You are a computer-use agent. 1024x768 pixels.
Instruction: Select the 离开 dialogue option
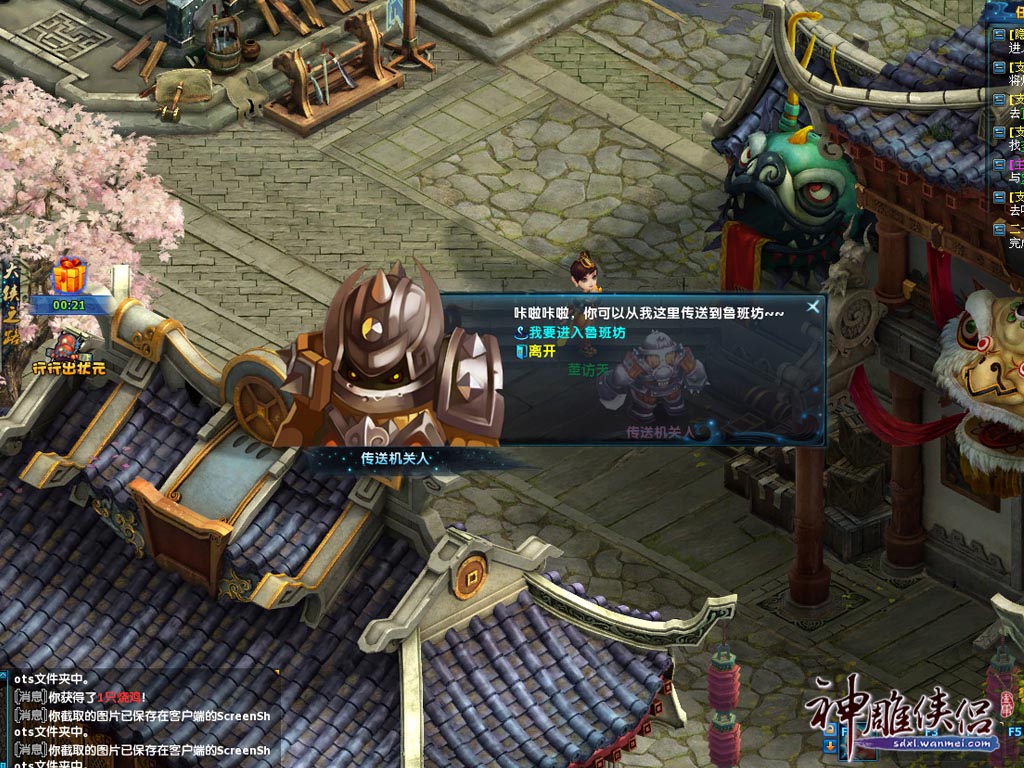click(543, 351)
